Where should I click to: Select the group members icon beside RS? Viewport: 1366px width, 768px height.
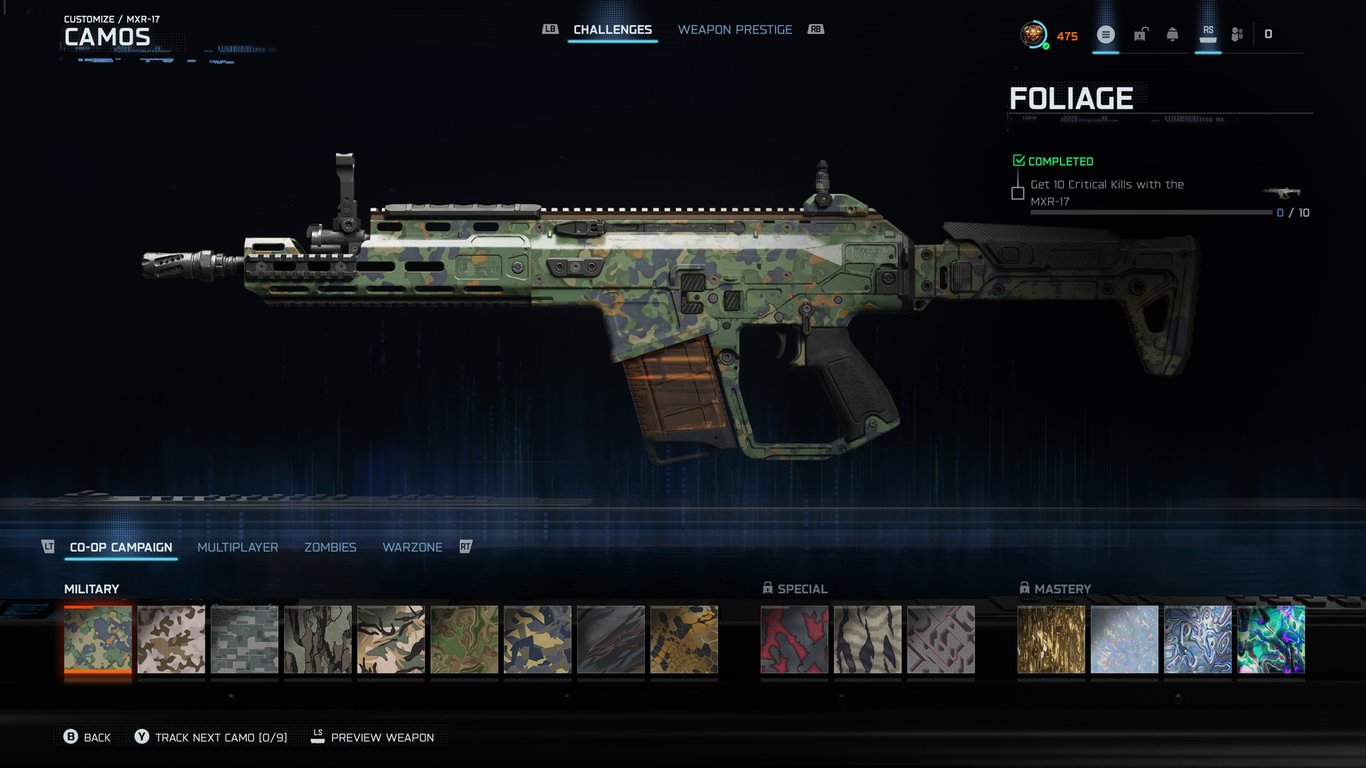tap(1237, 33)
